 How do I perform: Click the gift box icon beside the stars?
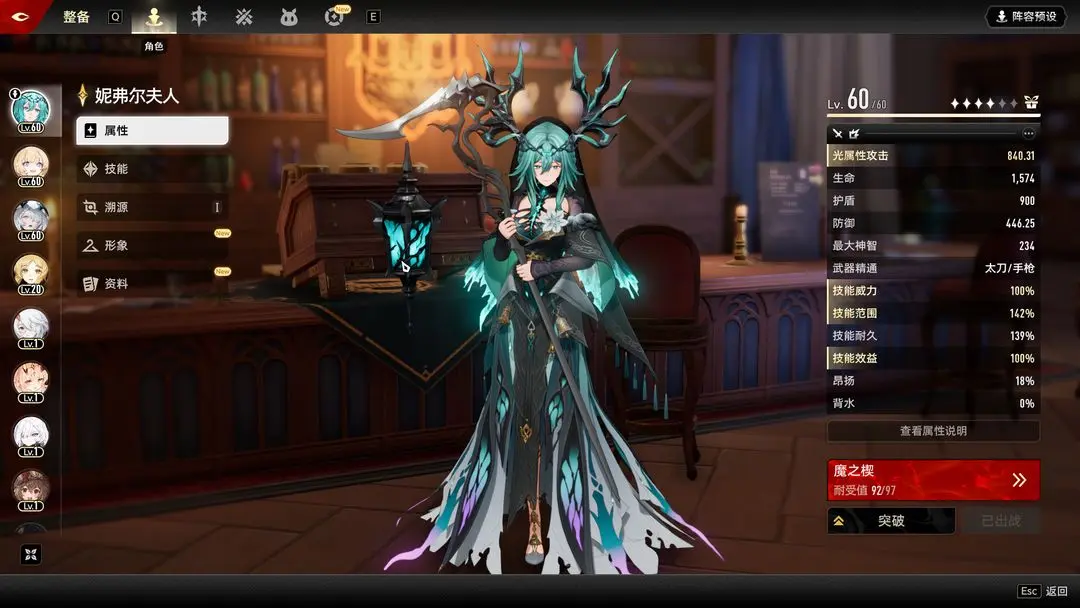1031,103
